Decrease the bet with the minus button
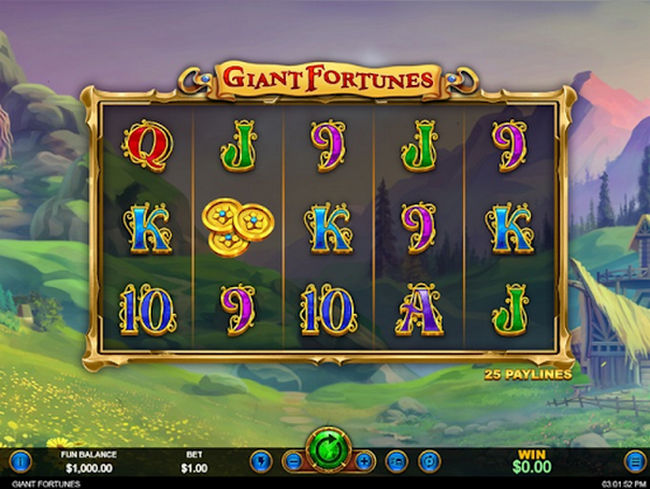Image resolution: width=650 pixels, height=489 pixels. (x=293, y=462)
